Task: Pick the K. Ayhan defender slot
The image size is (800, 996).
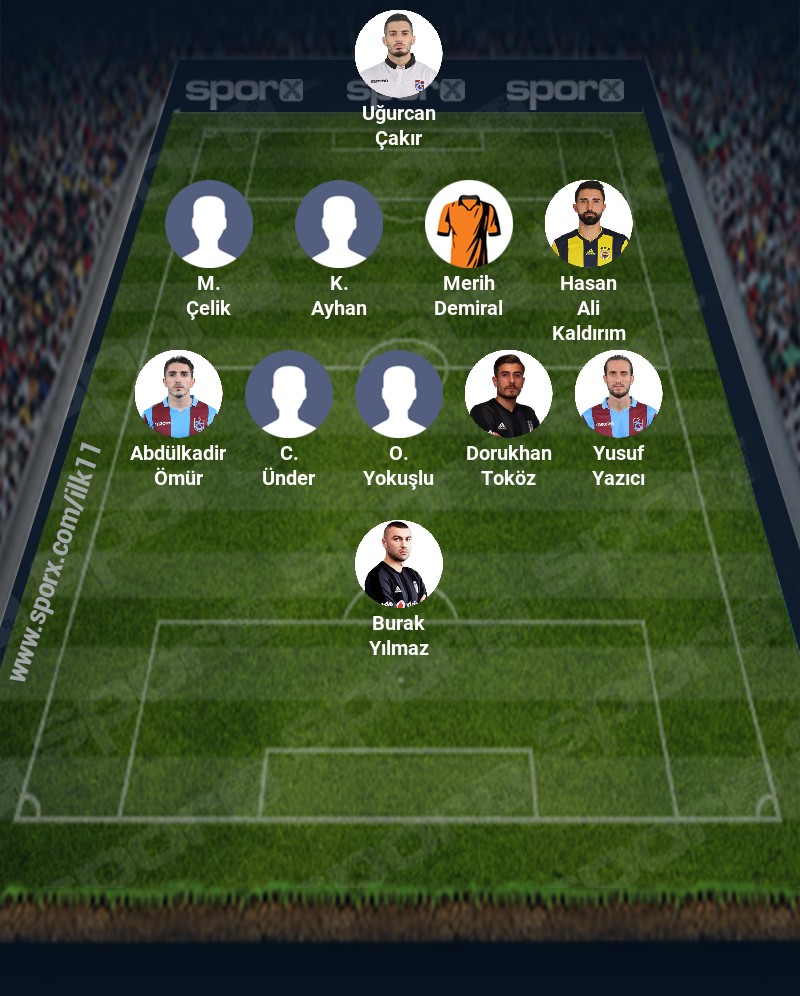Action: tap(339, 224)
